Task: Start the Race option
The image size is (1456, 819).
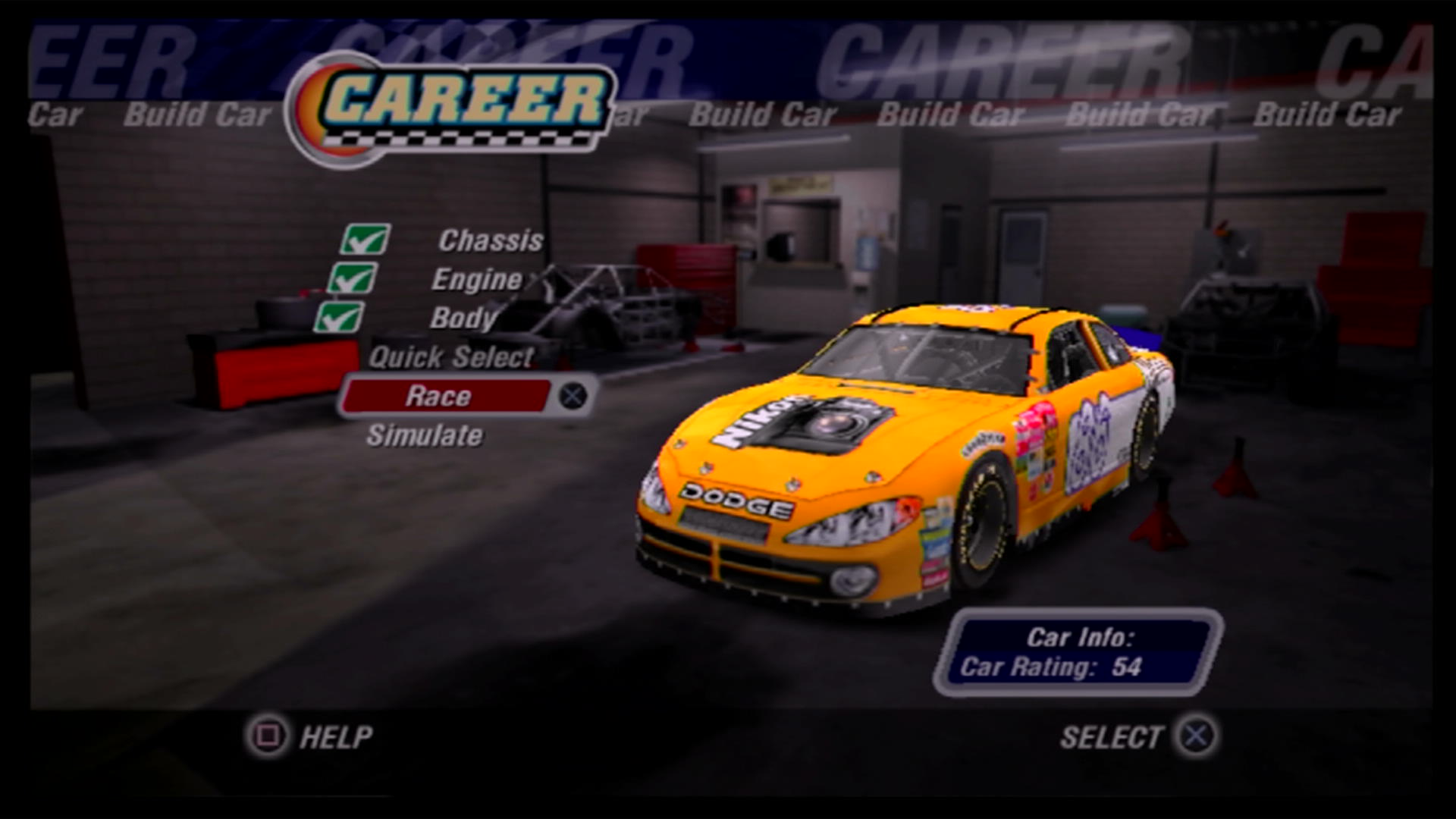Action: point(440,396)
